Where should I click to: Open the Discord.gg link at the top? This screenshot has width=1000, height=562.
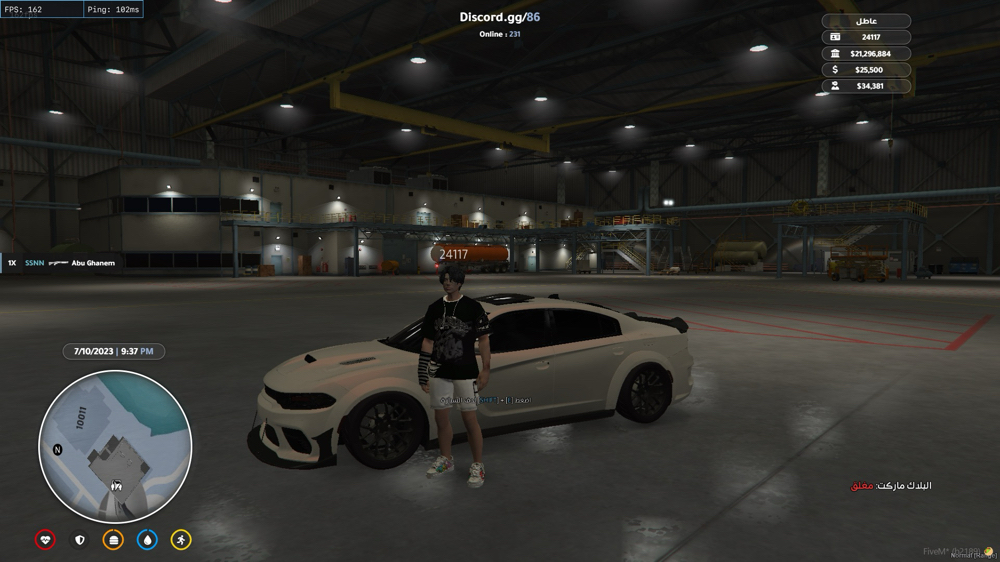click(499, 17)
